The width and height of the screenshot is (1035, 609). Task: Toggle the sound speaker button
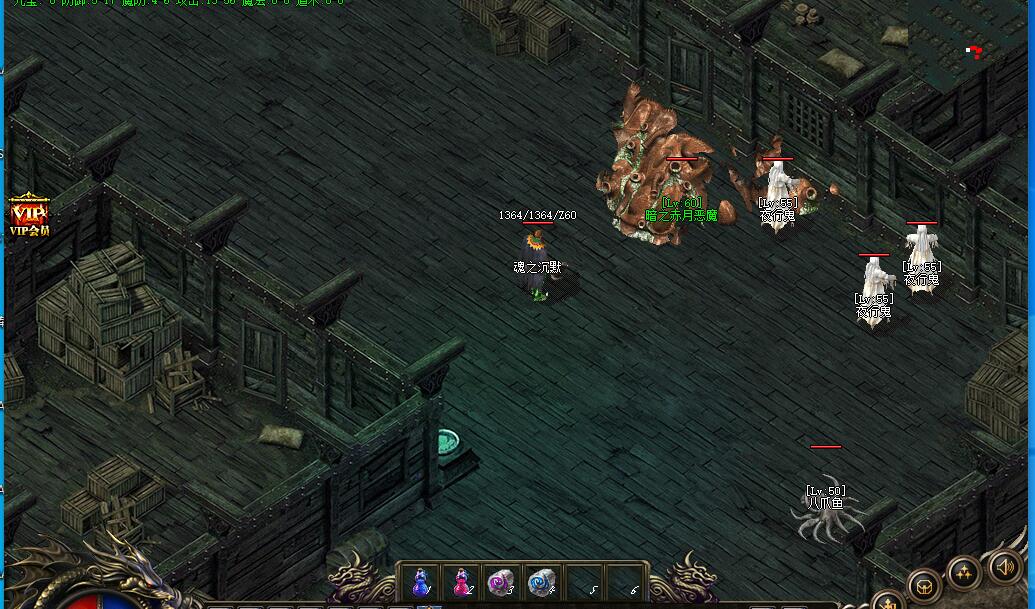[1006, 567]
